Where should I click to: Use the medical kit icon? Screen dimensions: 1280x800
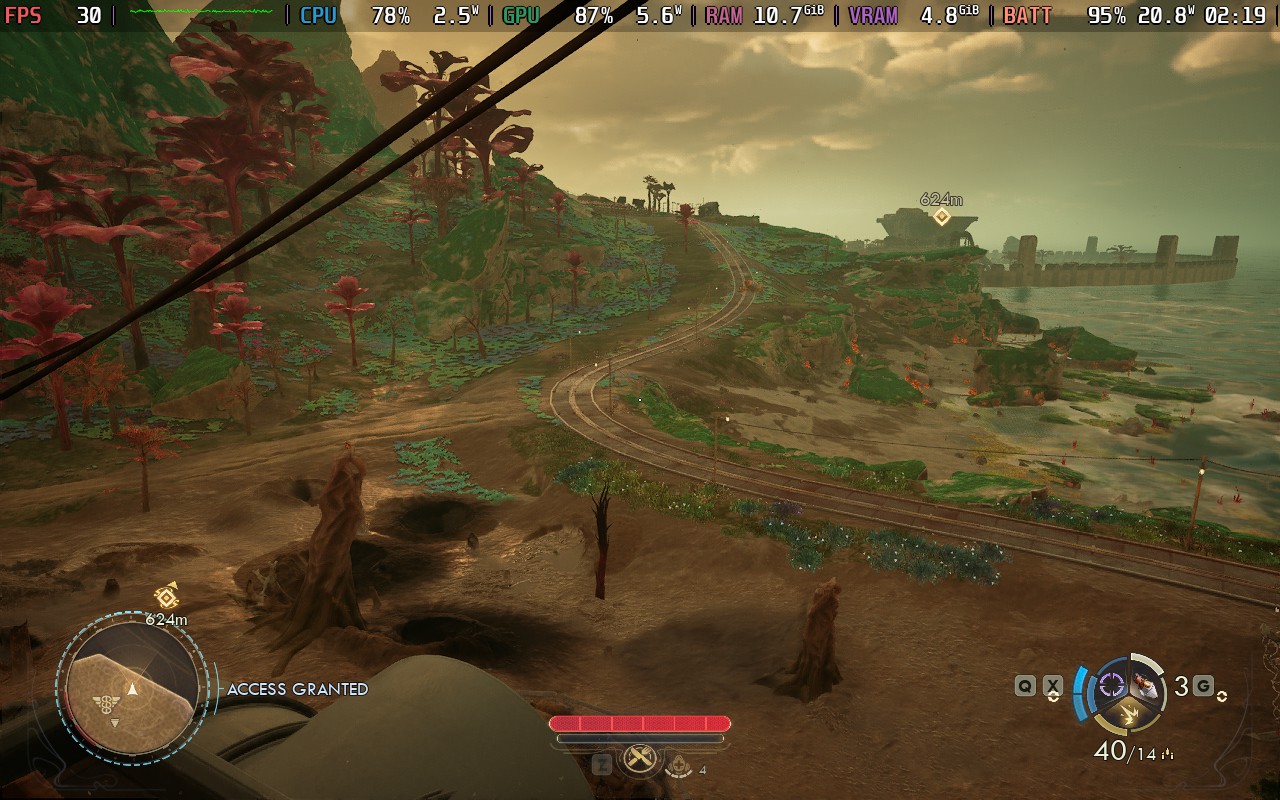click(x=680, y=764)
